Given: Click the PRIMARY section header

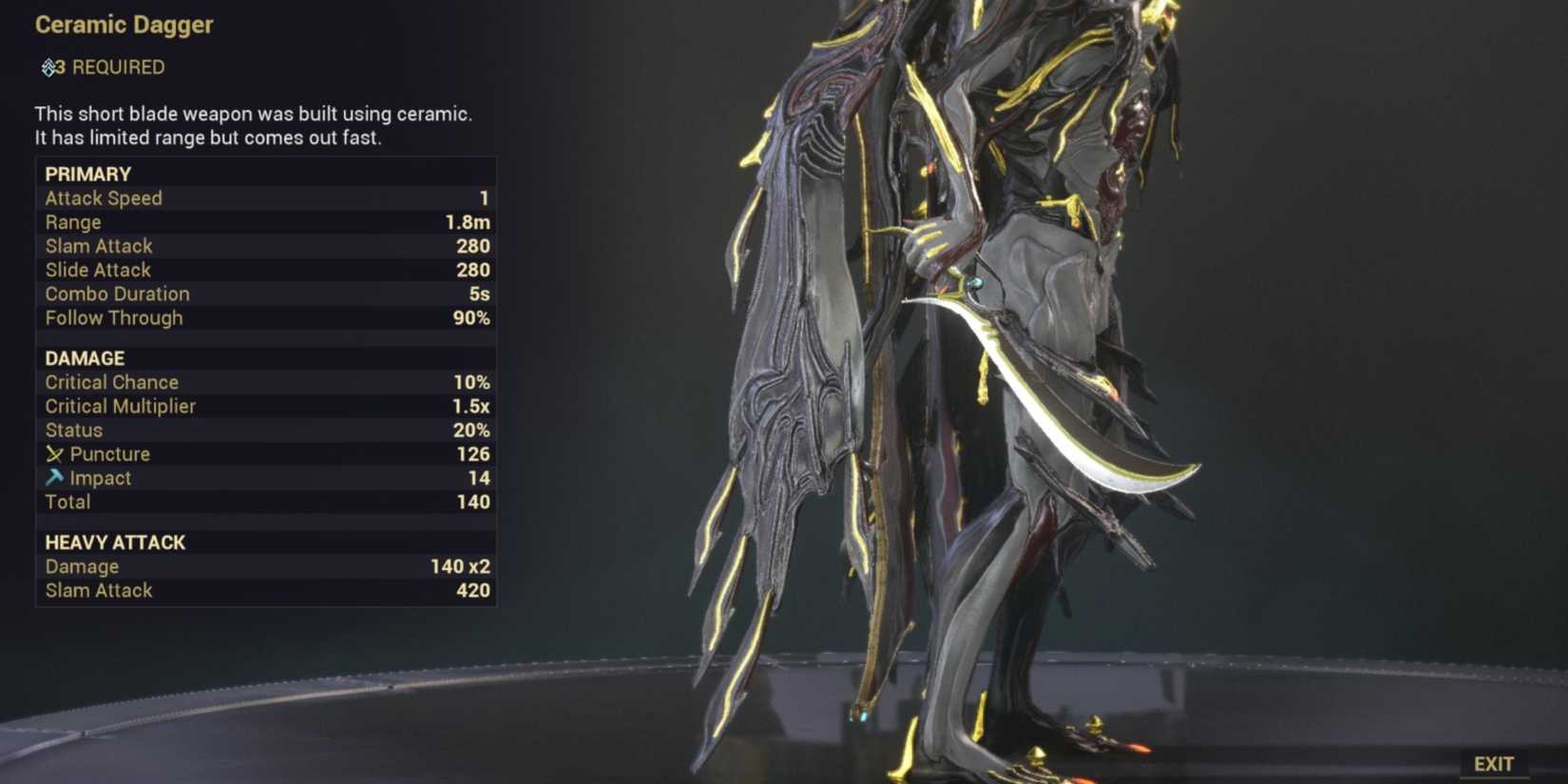Looking at the screenshot, I should click(87, 174).
